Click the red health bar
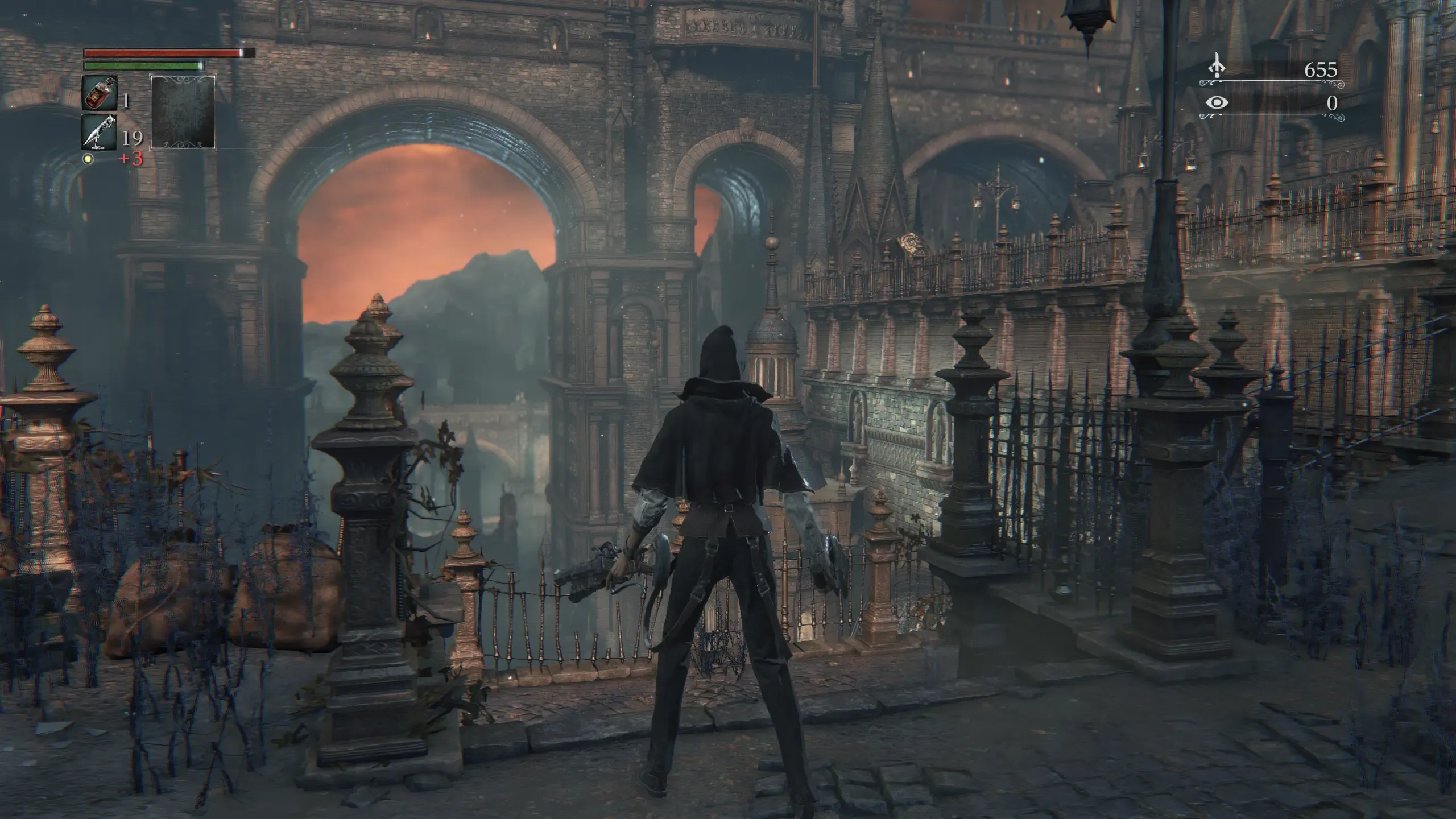This screenshot has height=819, width=1456. pyautogui.click(x=159, y=52)
